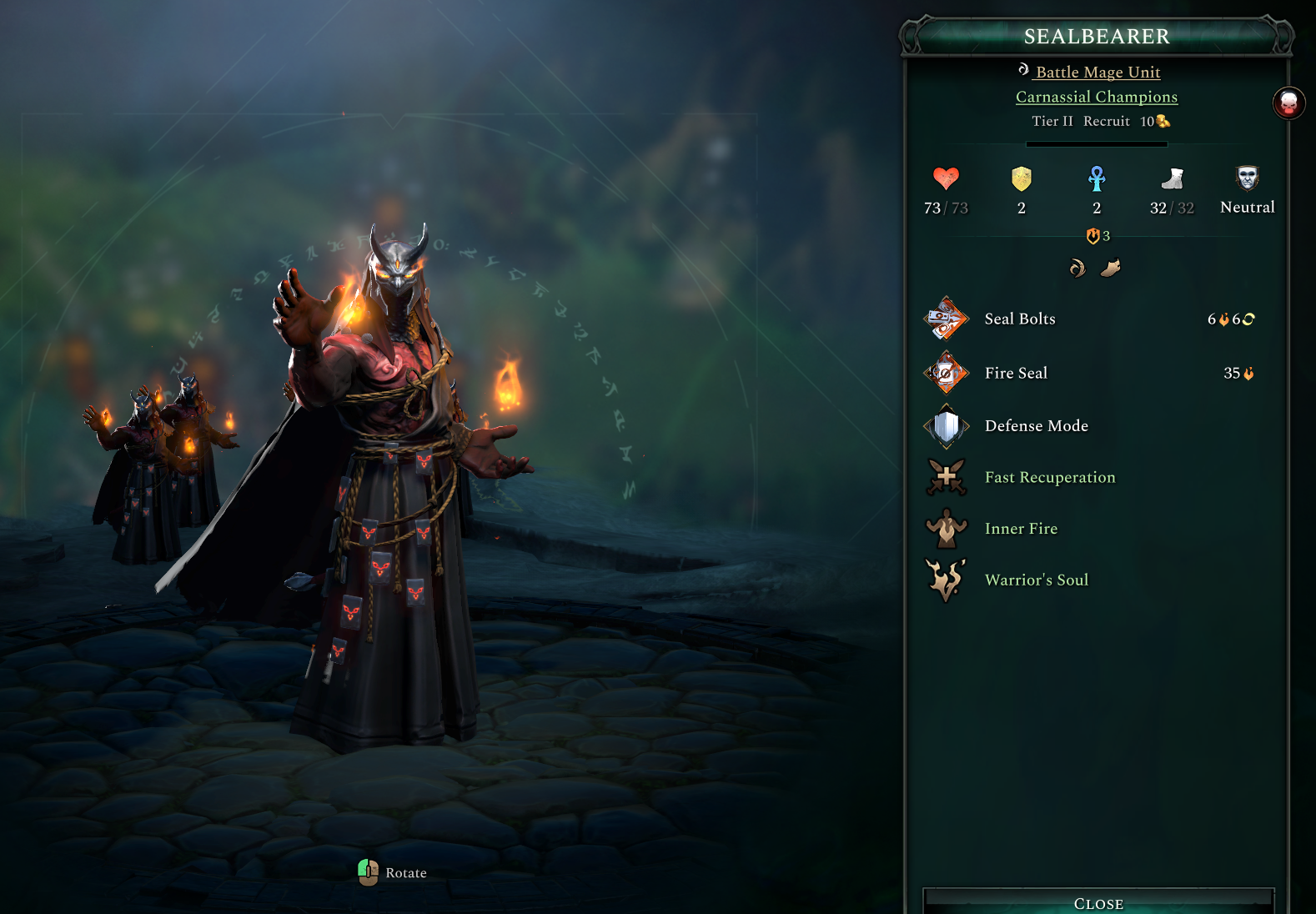This screenshot has height=914, width=1316.
Task: Open the Inner Fire trait entry
Action: (x=1021, y=529)
